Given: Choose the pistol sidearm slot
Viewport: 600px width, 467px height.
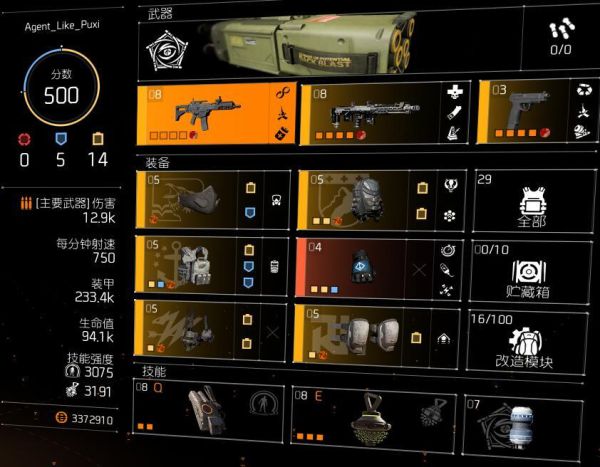Looking at the screenshot, I should tap(527, 114).
